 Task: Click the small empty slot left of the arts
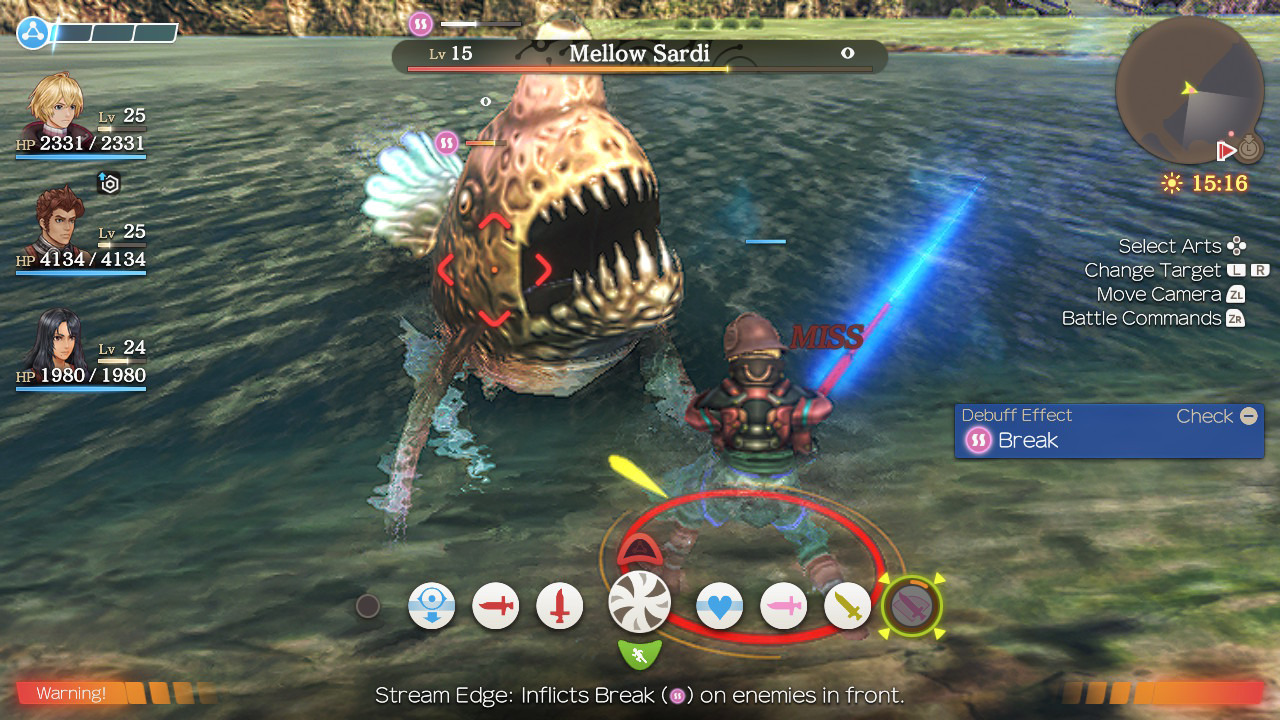[368, 606]
